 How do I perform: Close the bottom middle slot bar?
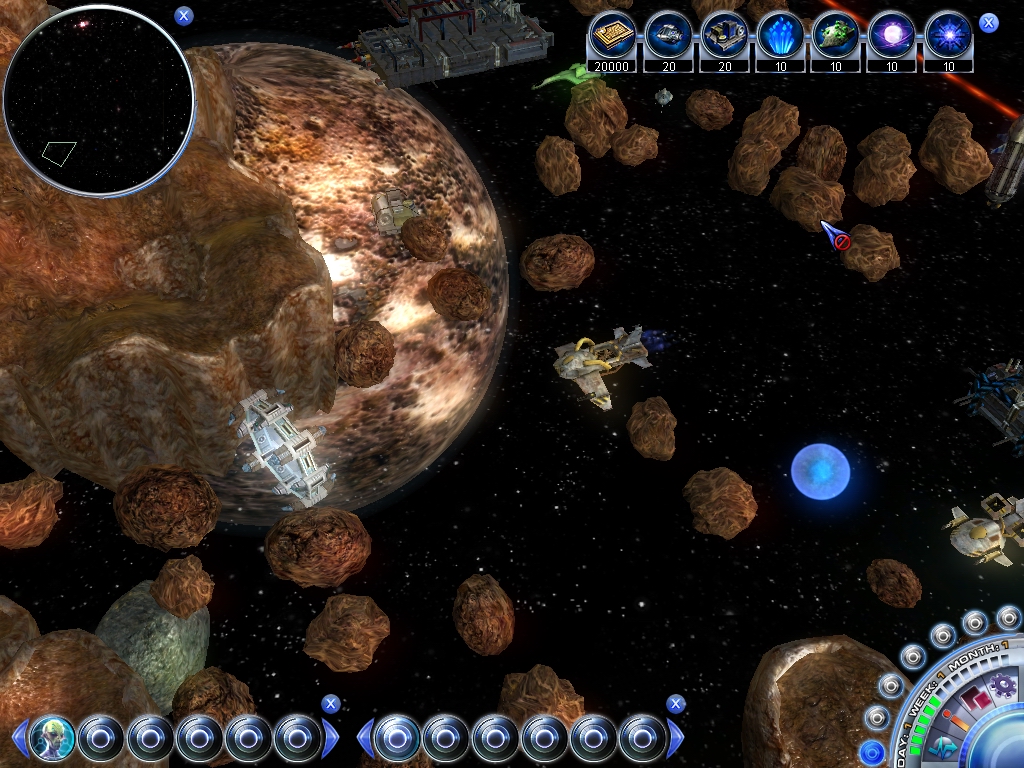click(x=676, y=704)
